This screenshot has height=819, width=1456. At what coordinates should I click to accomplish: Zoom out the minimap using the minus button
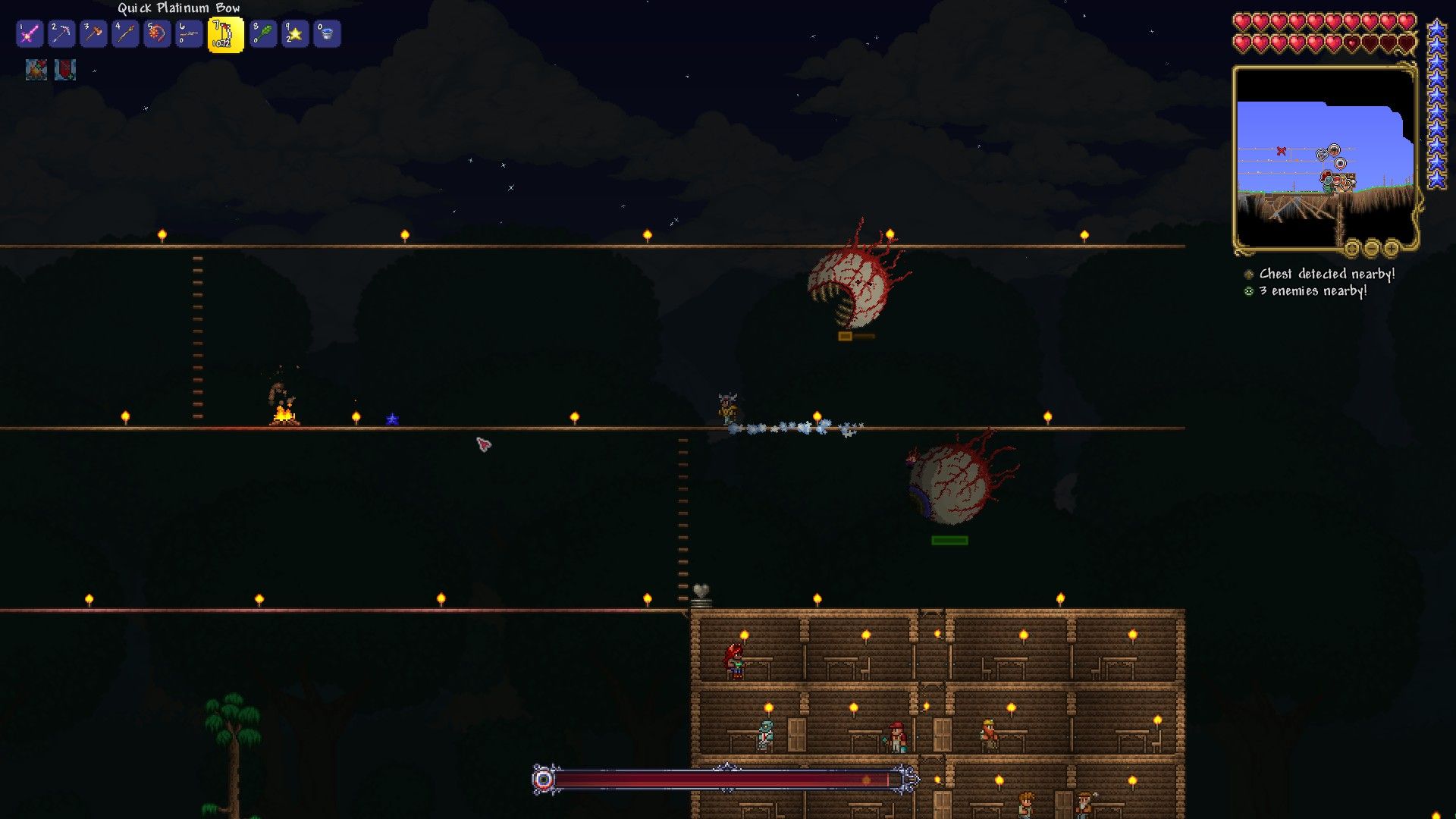pos(1372,249)
